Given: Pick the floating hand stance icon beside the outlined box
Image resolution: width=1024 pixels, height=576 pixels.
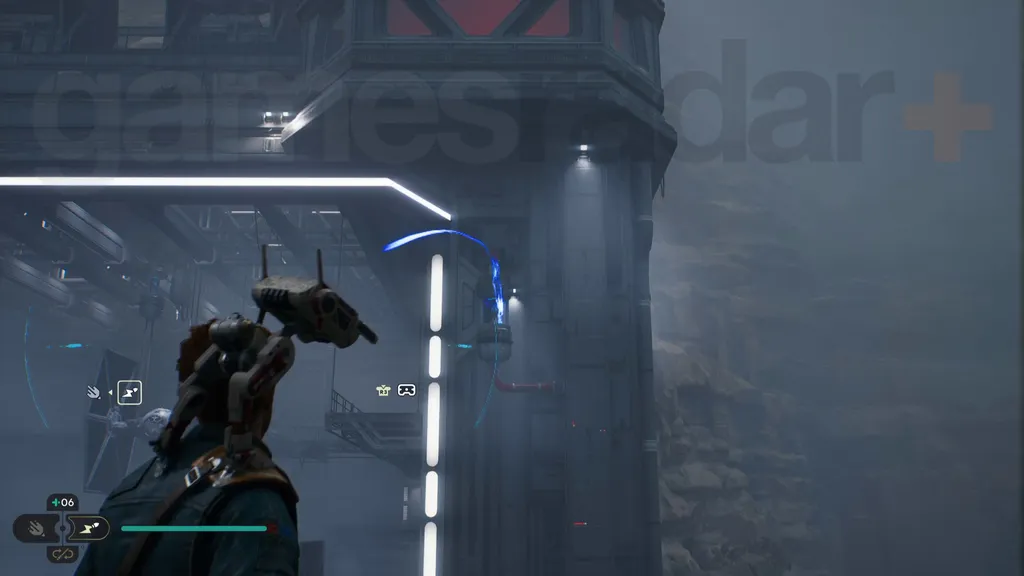Looking at the screenshot, I should [95, 393].
